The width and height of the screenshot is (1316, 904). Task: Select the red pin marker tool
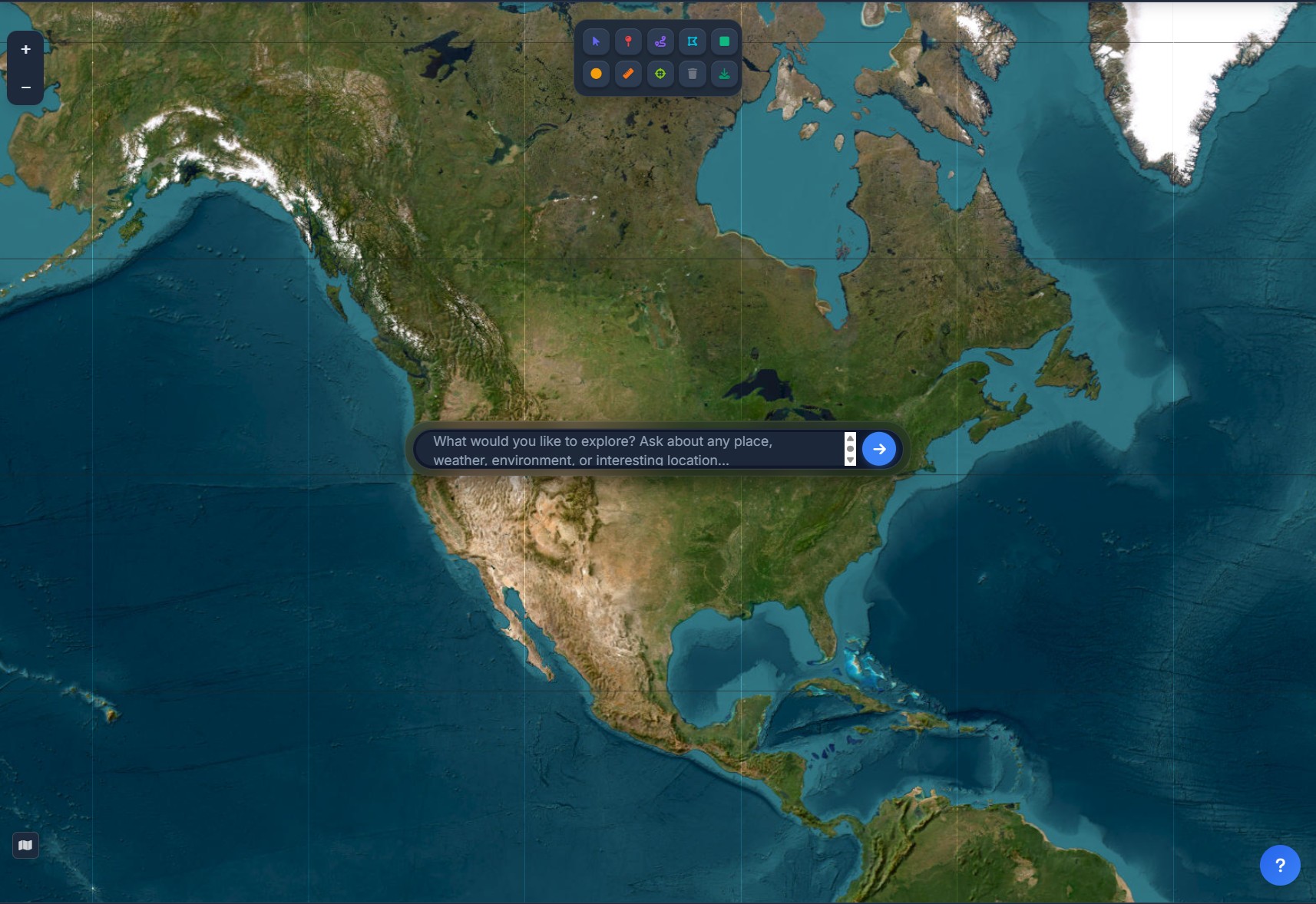pos(629,41)
